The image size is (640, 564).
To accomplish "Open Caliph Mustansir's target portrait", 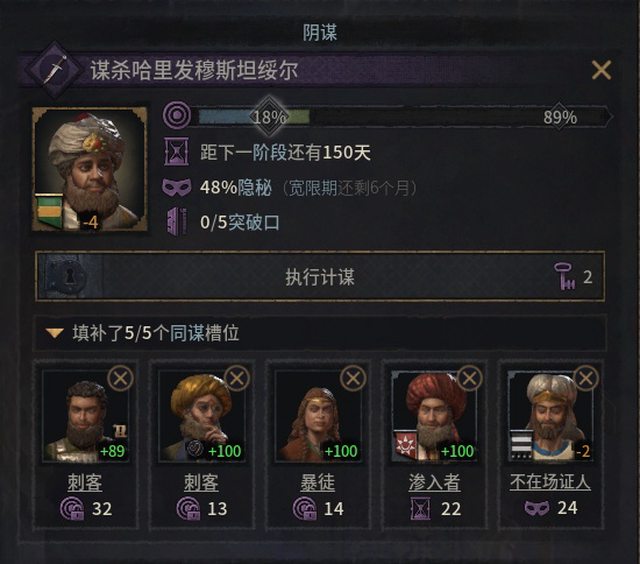I will [x=90, y=168].
